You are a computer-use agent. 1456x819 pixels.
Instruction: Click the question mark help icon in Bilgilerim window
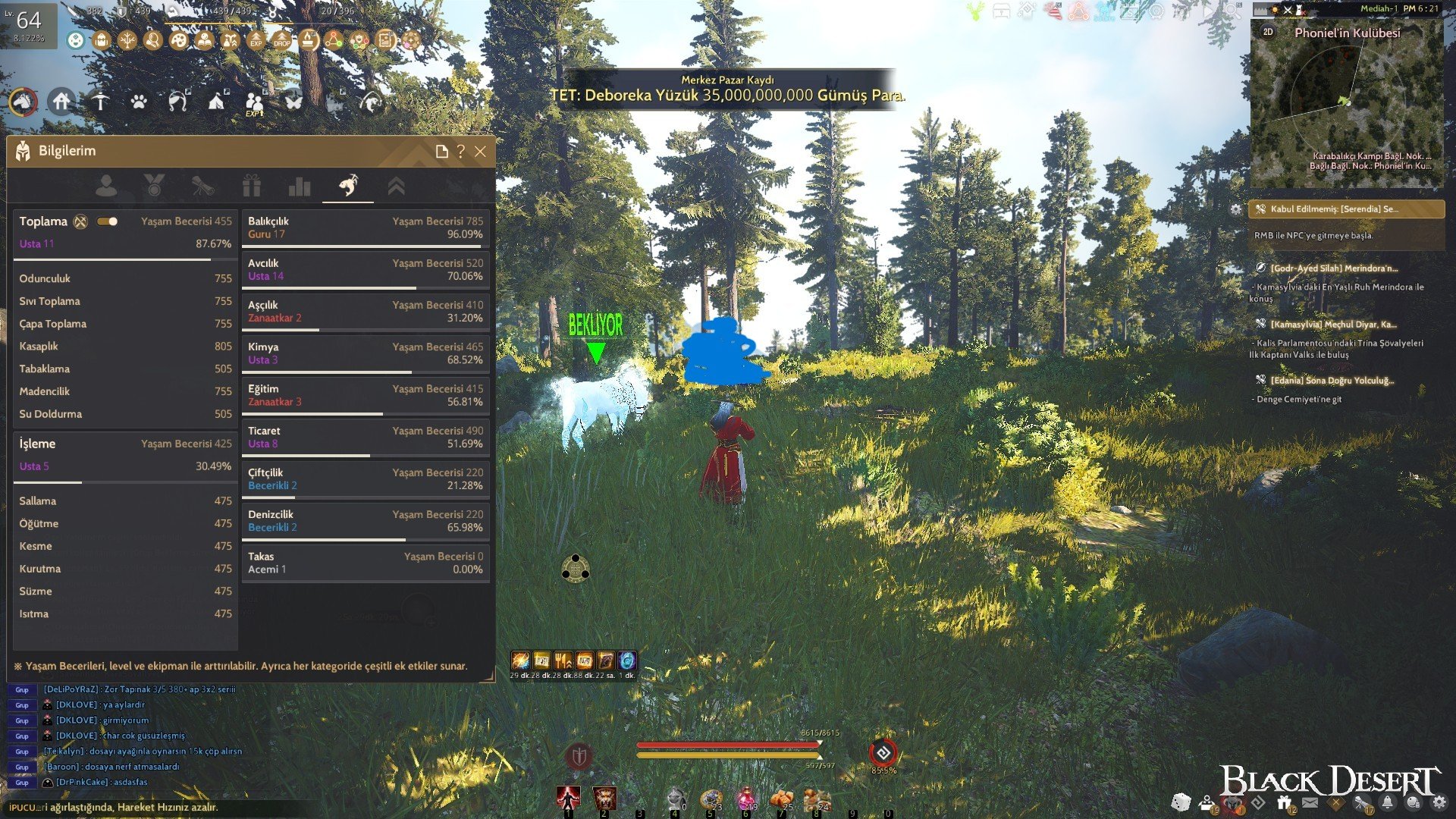click(460, 152)
